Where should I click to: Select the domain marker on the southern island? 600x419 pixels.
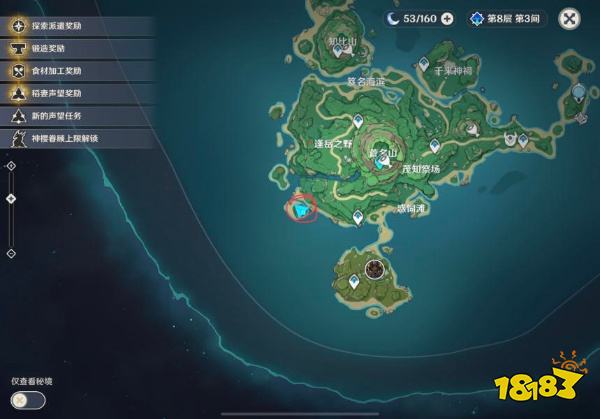coord(375,268)
